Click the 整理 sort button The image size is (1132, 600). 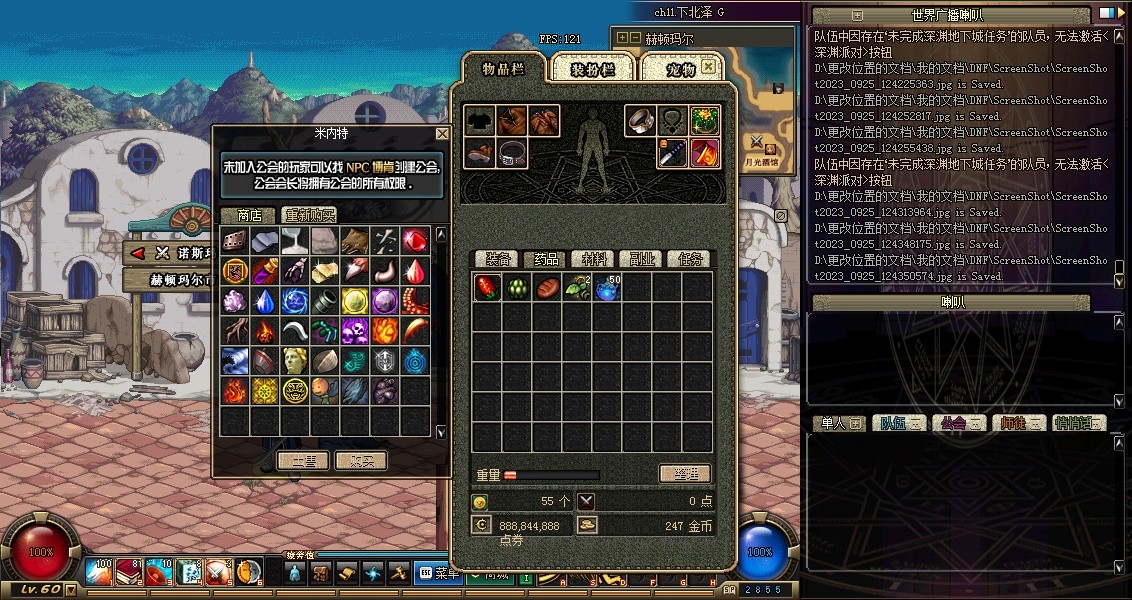click(x=685, y=474)
